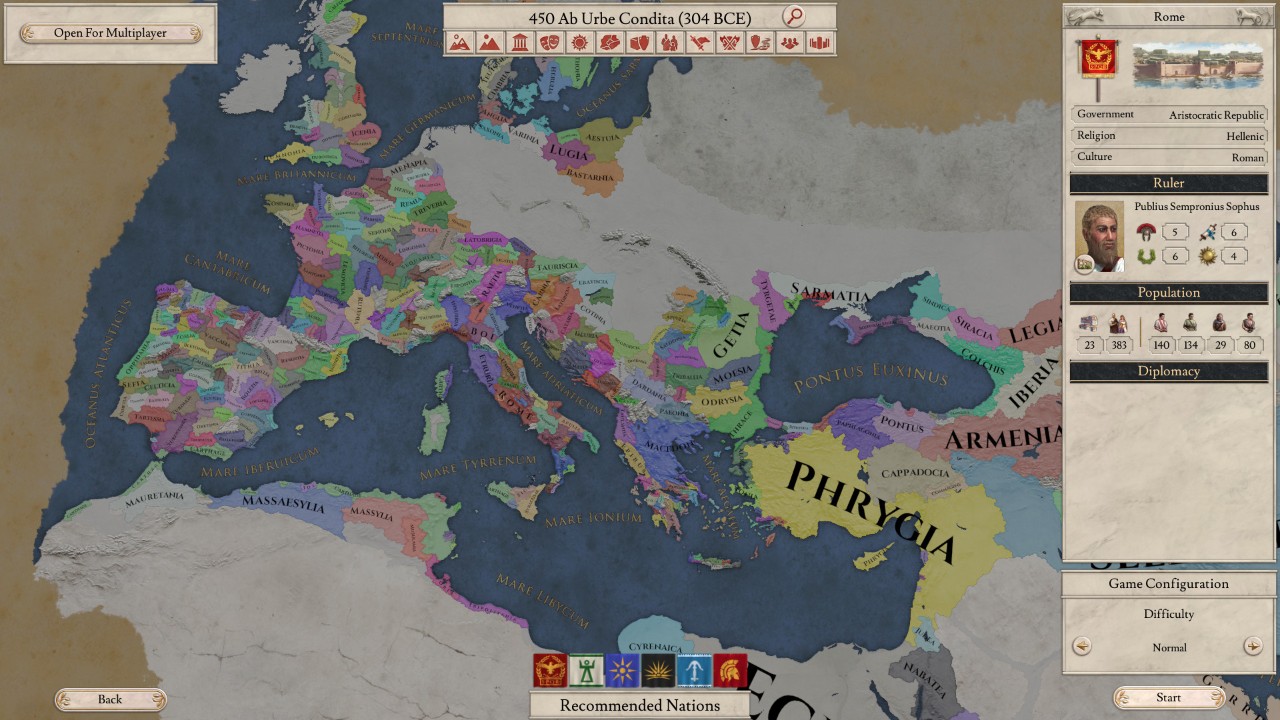1280x720 pixels.
Task: Click ruler Publius Sempronius Sophus portrait
Action: pyautogui.click(x=1099, y=236)
